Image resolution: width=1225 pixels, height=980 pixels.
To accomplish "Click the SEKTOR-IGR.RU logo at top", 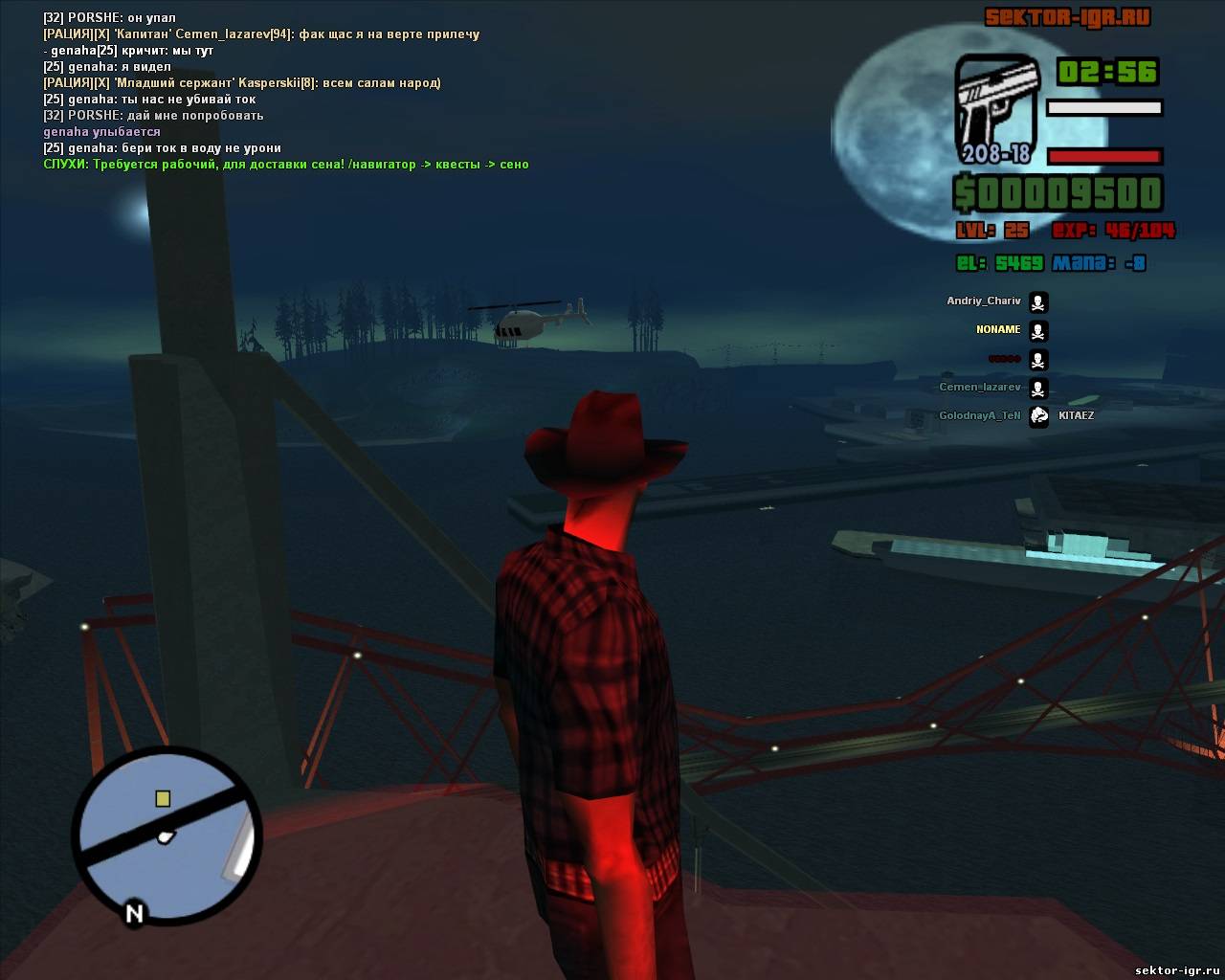I will coord(1067,17).
